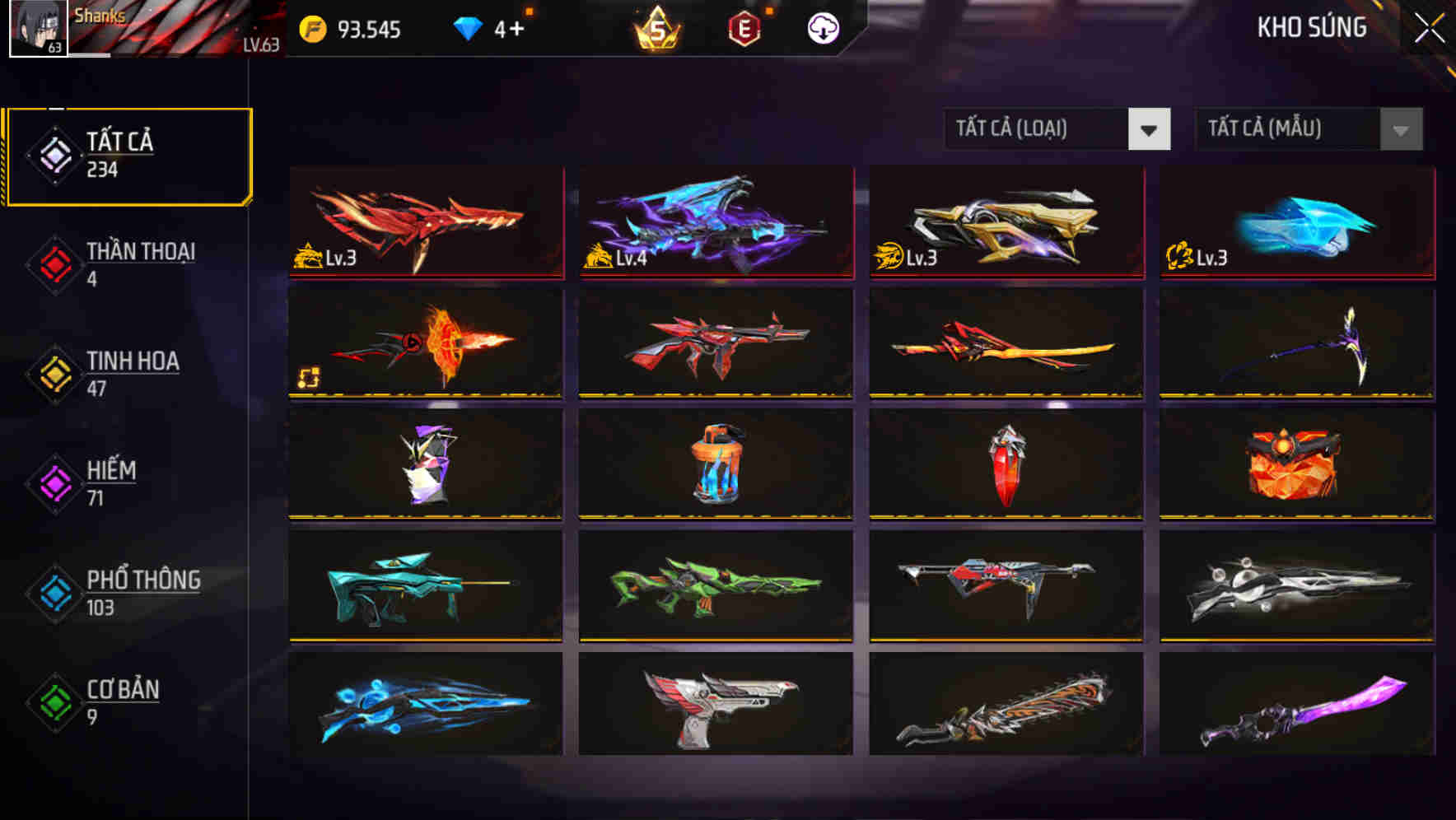The height and width of the screenshot is (820, 1456).
Task: Select the Lv.4 purple dragon weapon skin
Action: click(715, 224)
